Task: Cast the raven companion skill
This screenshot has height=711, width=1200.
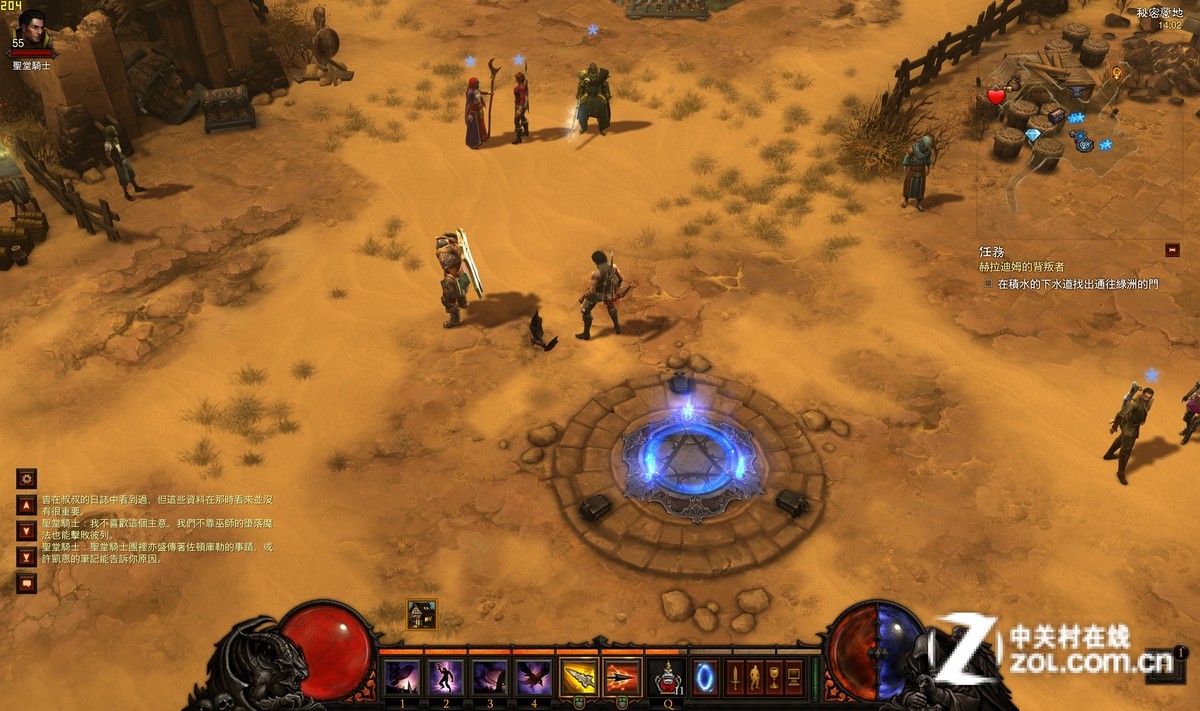Action: click(533, 678)
